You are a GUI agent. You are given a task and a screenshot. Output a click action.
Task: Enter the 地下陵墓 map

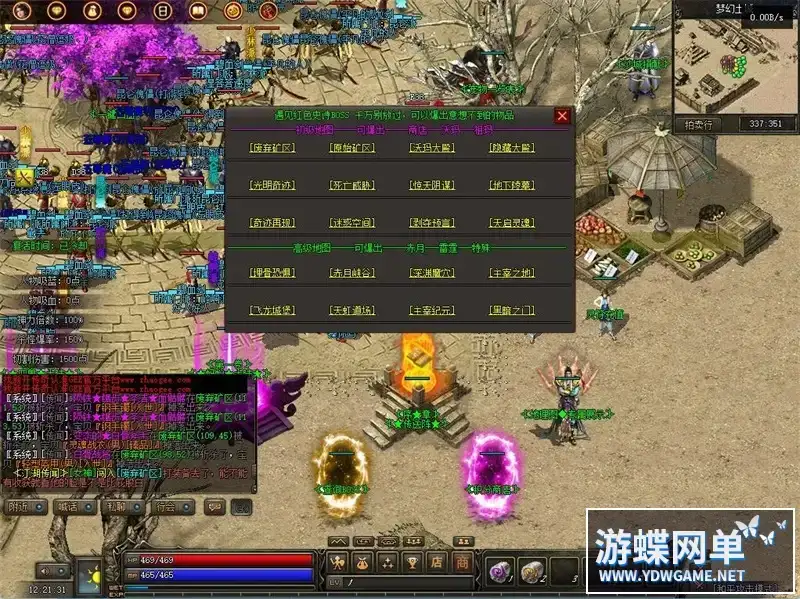click(511, 185)
